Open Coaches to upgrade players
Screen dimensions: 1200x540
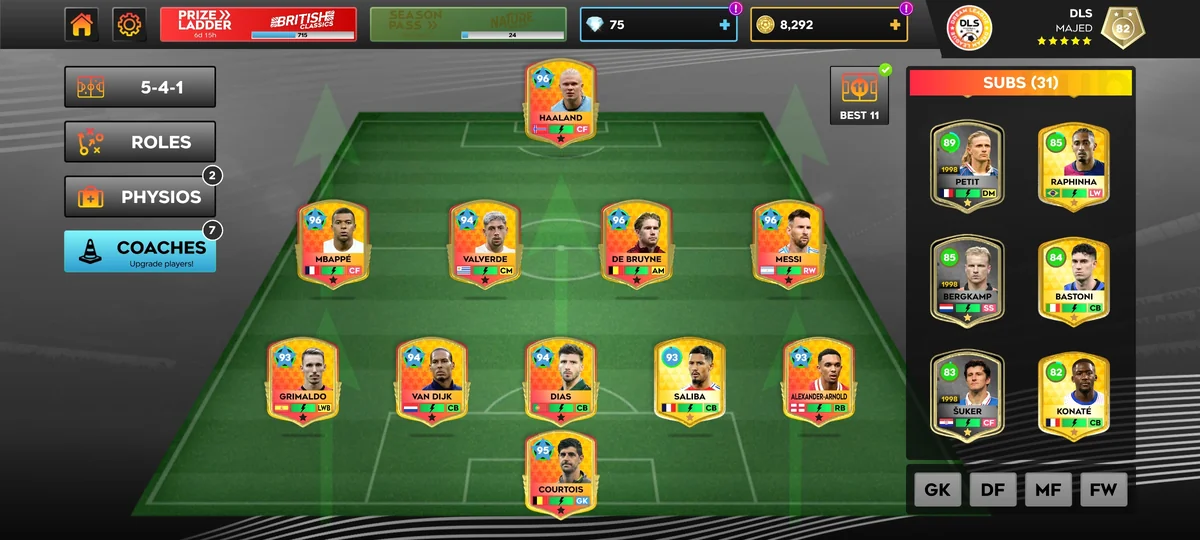click(x=140, y=252)
